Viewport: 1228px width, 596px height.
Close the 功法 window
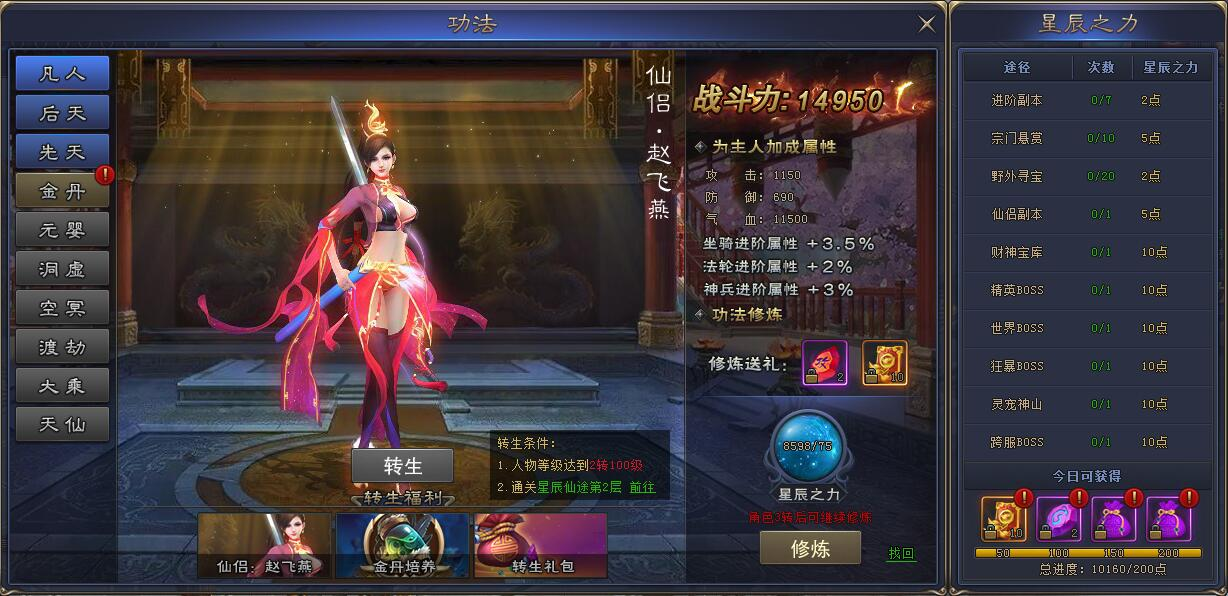(927, 24)
